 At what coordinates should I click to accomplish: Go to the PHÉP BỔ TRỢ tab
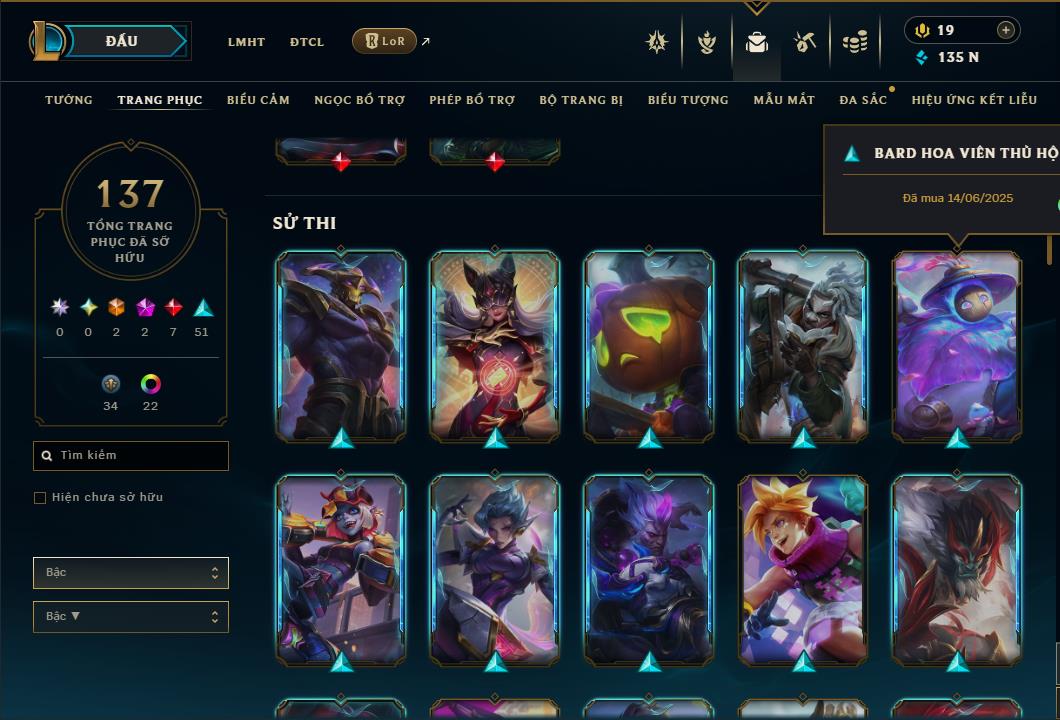click(x=472, y=100)
